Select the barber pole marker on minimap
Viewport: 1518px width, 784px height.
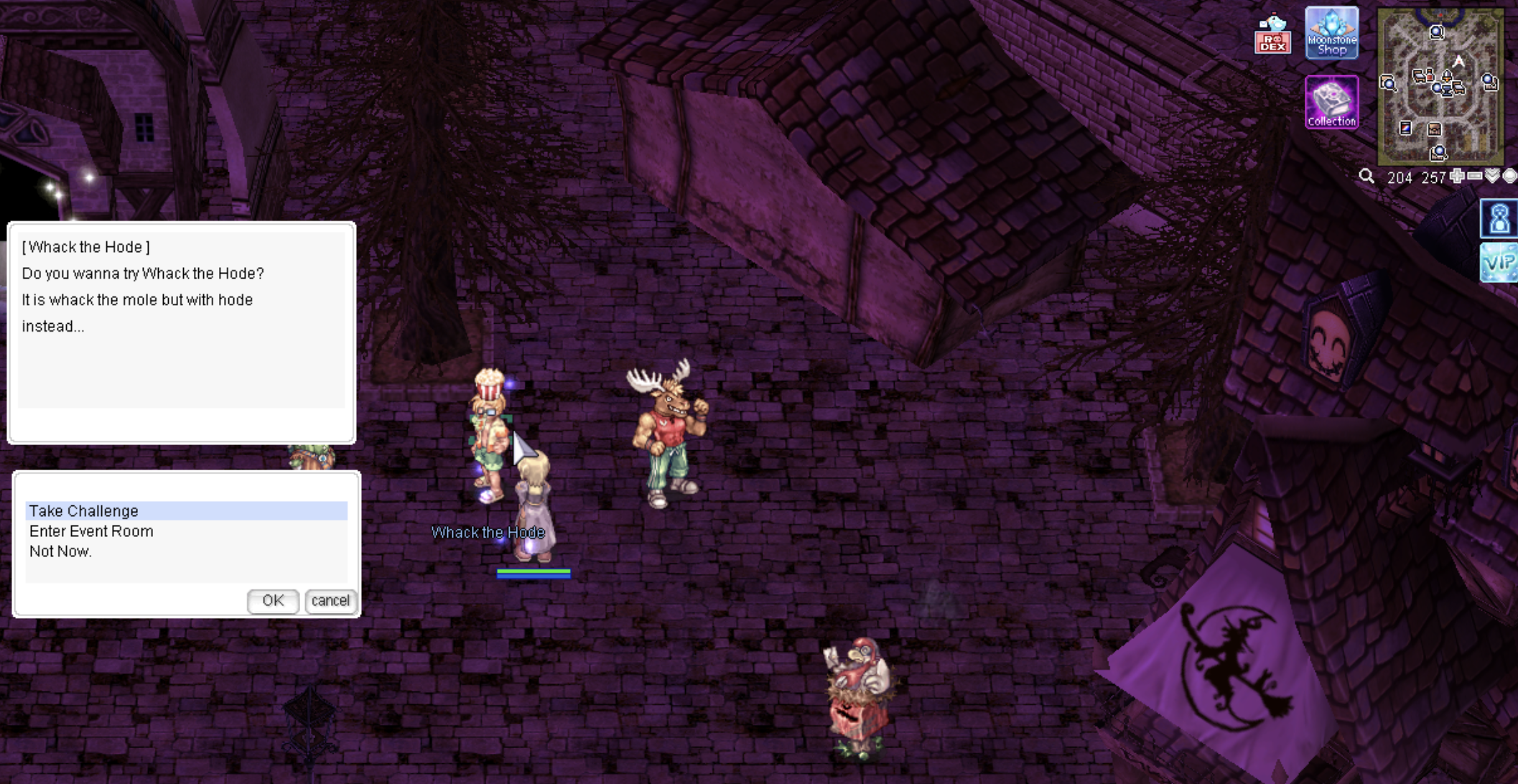(1405, 128)
